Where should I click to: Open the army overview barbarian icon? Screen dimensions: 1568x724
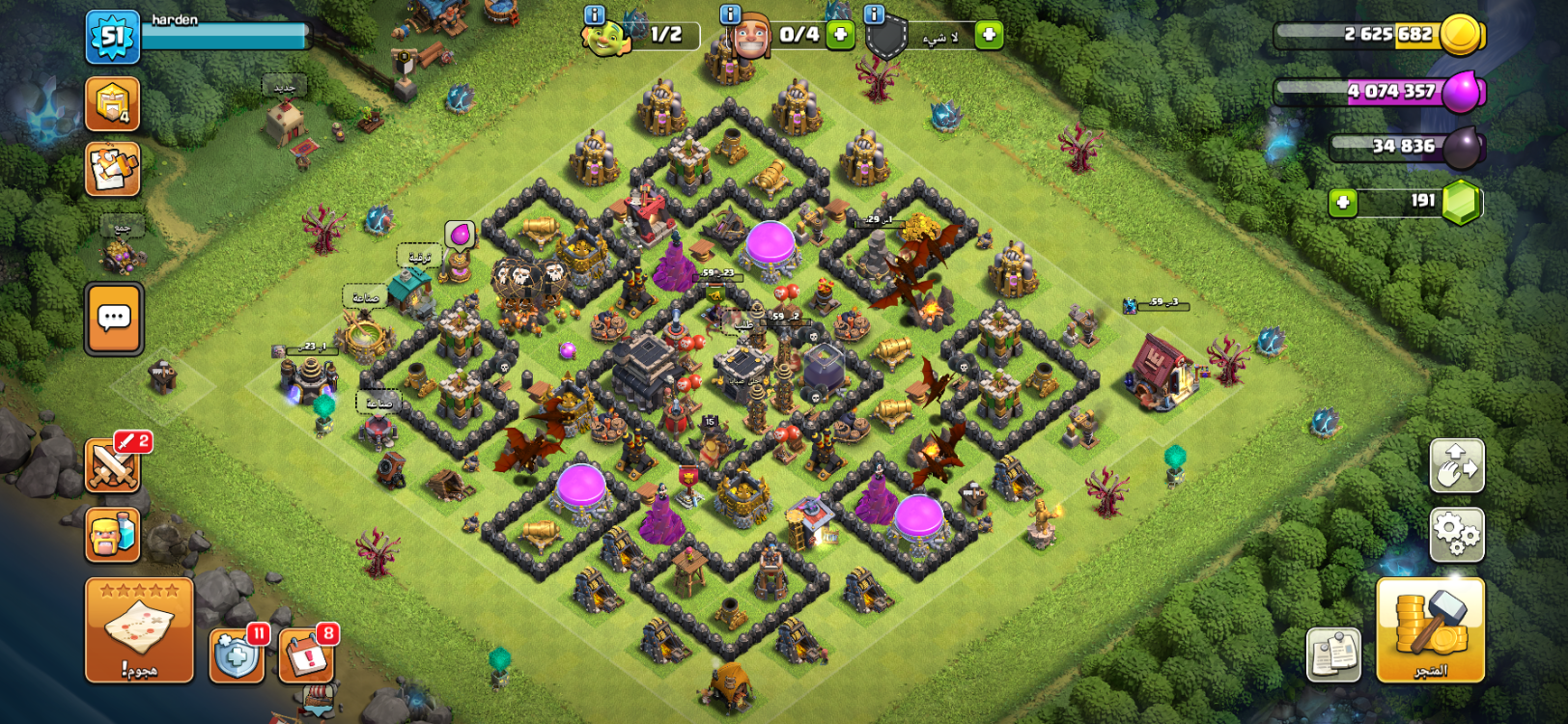(x=113, y=535)
